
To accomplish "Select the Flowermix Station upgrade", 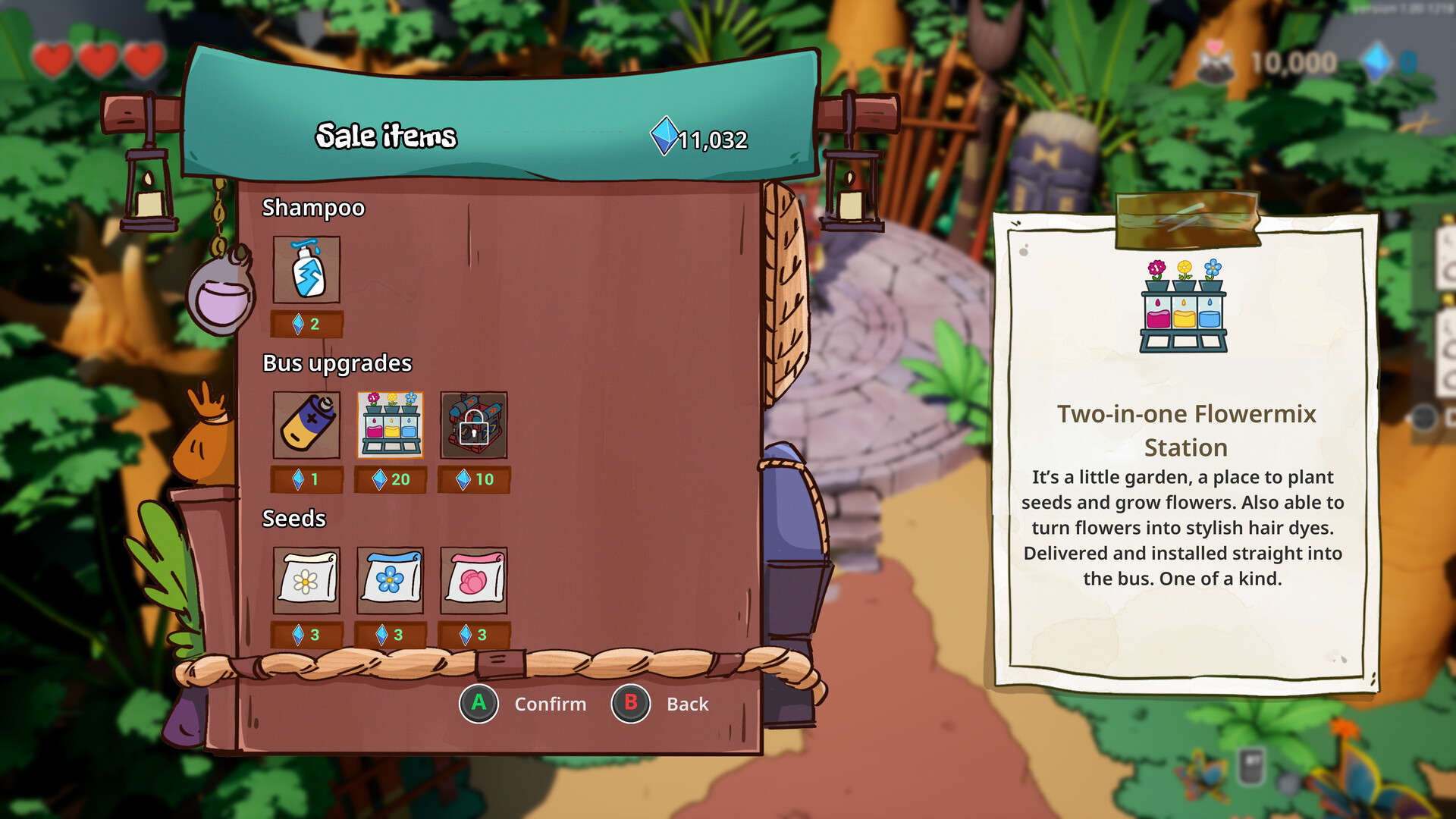I will tap(390, 425).
